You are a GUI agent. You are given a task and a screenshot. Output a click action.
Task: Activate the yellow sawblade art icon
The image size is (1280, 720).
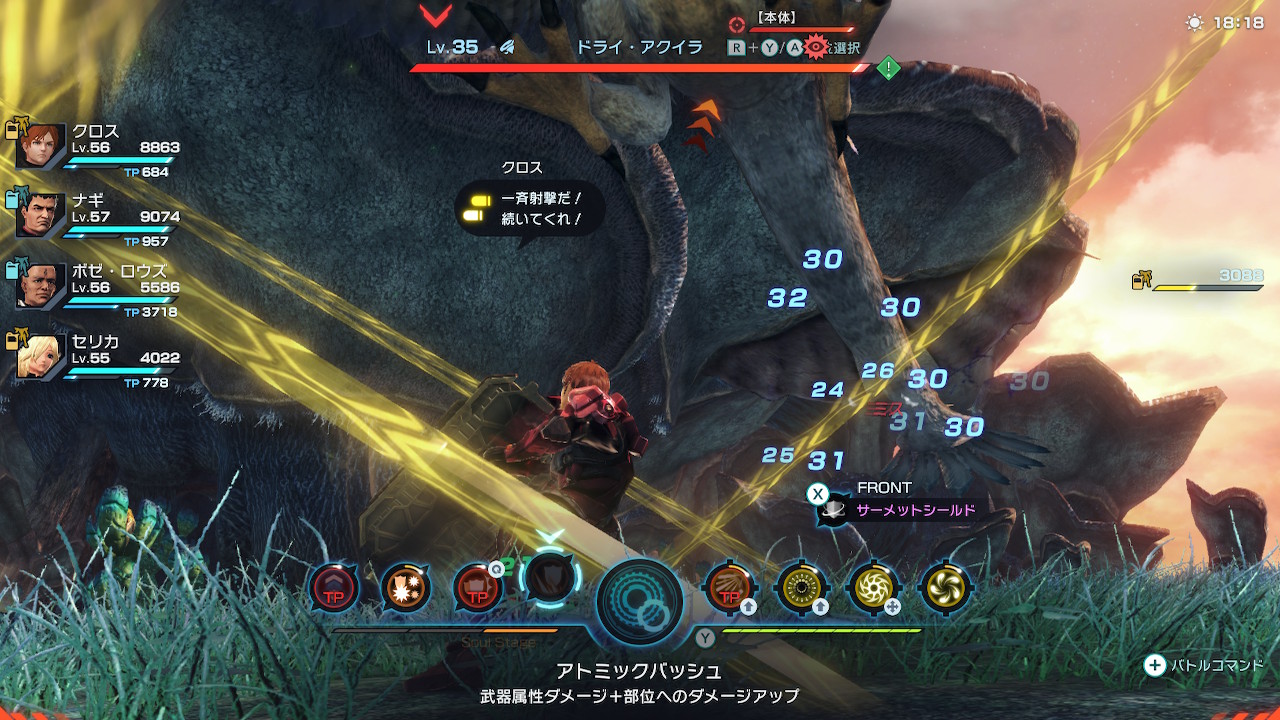(872, 587)
